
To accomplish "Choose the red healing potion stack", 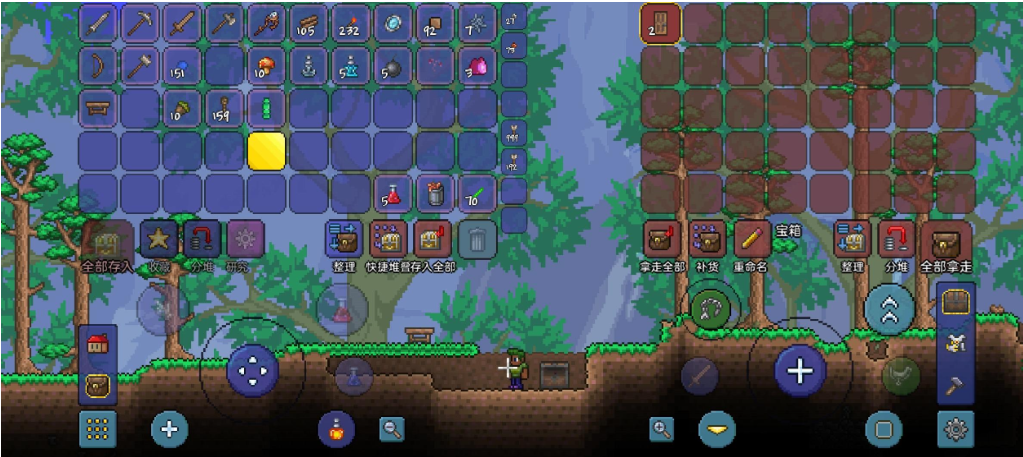I will click(393, 194).
